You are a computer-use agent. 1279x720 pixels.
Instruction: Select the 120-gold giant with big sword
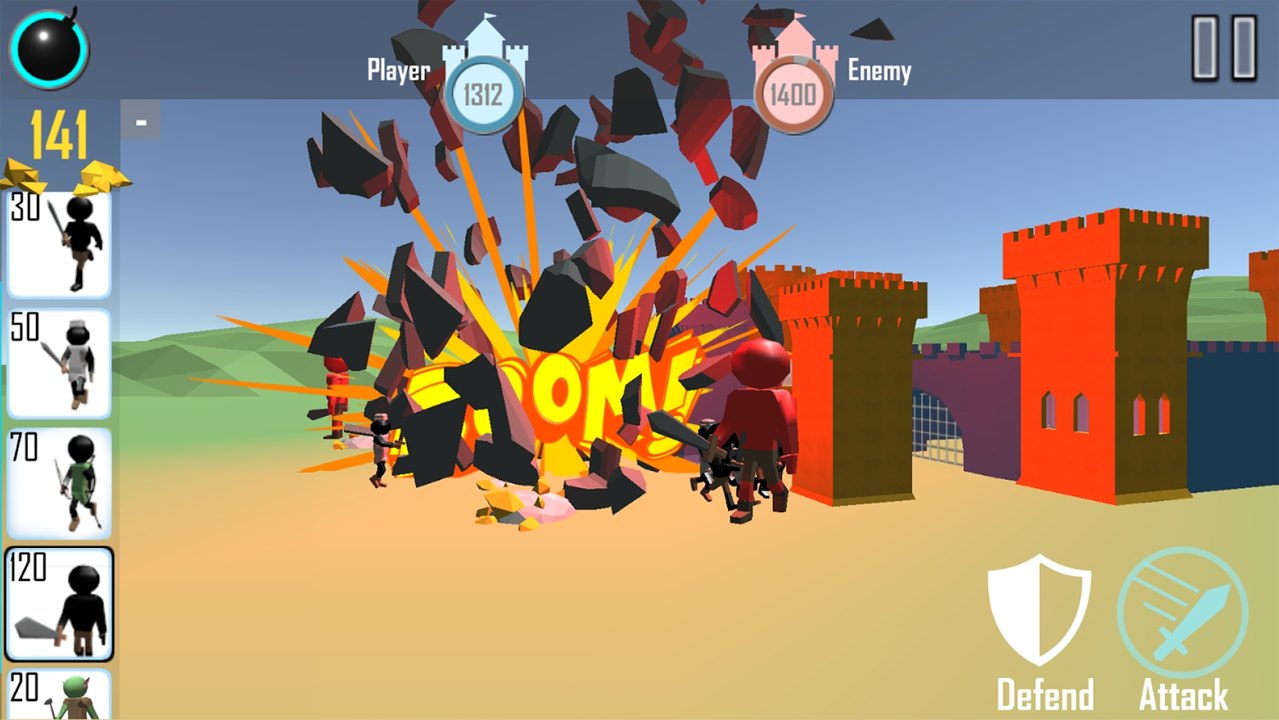pyautogui.click(x=59, y=603)
